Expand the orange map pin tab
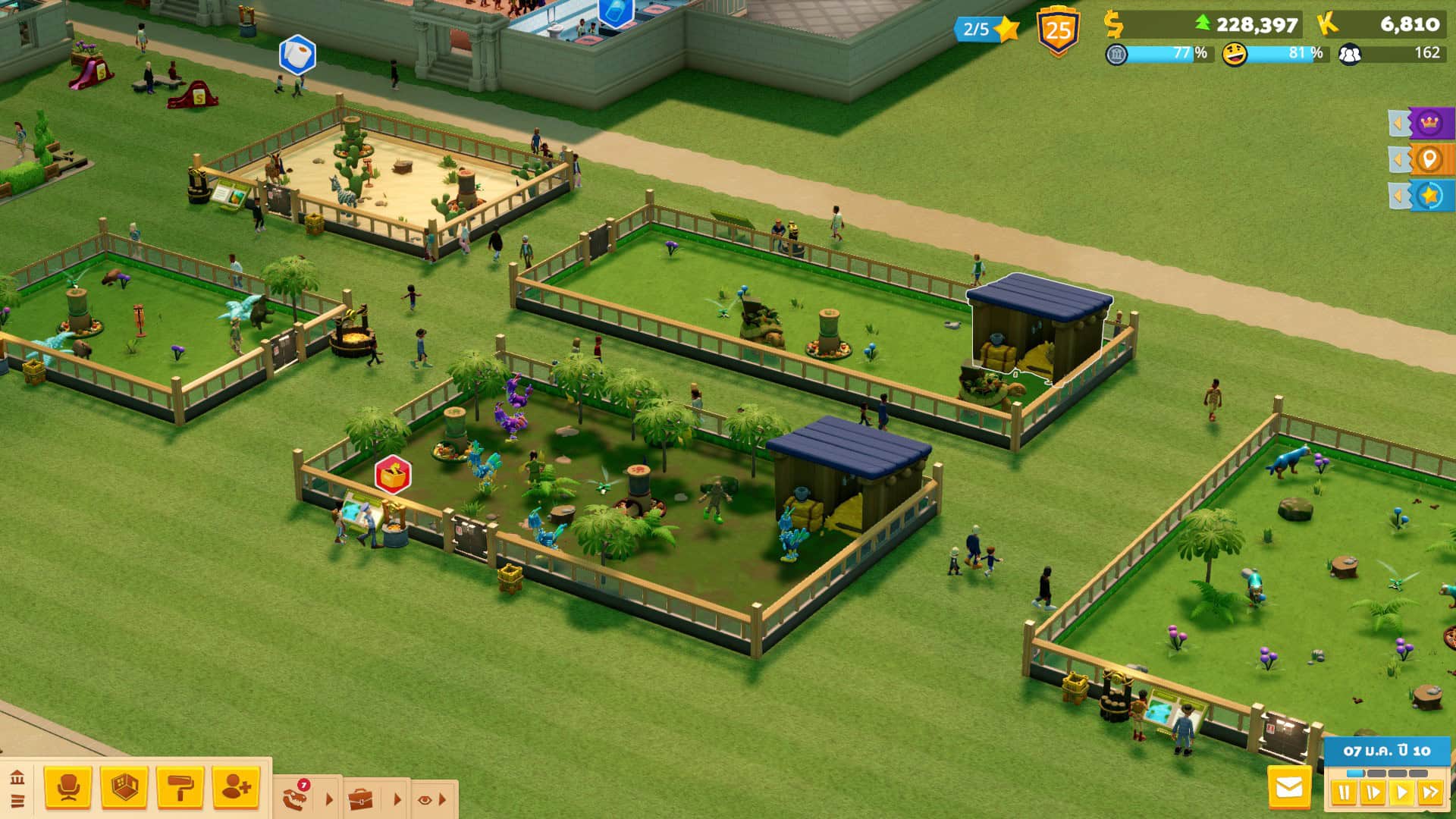1456x819 pixels. pyautogui.click(x=1423, y=160)
